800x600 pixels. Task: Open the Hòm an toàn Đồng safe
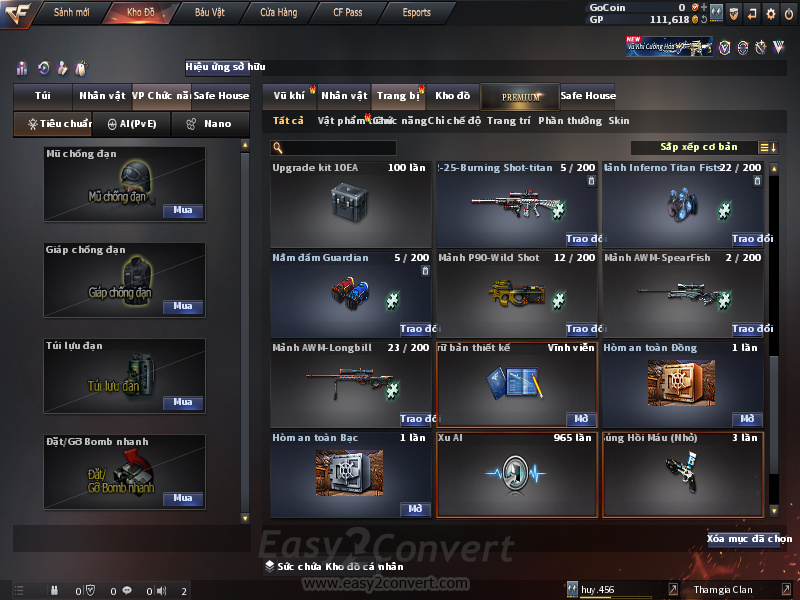[748, 419]
